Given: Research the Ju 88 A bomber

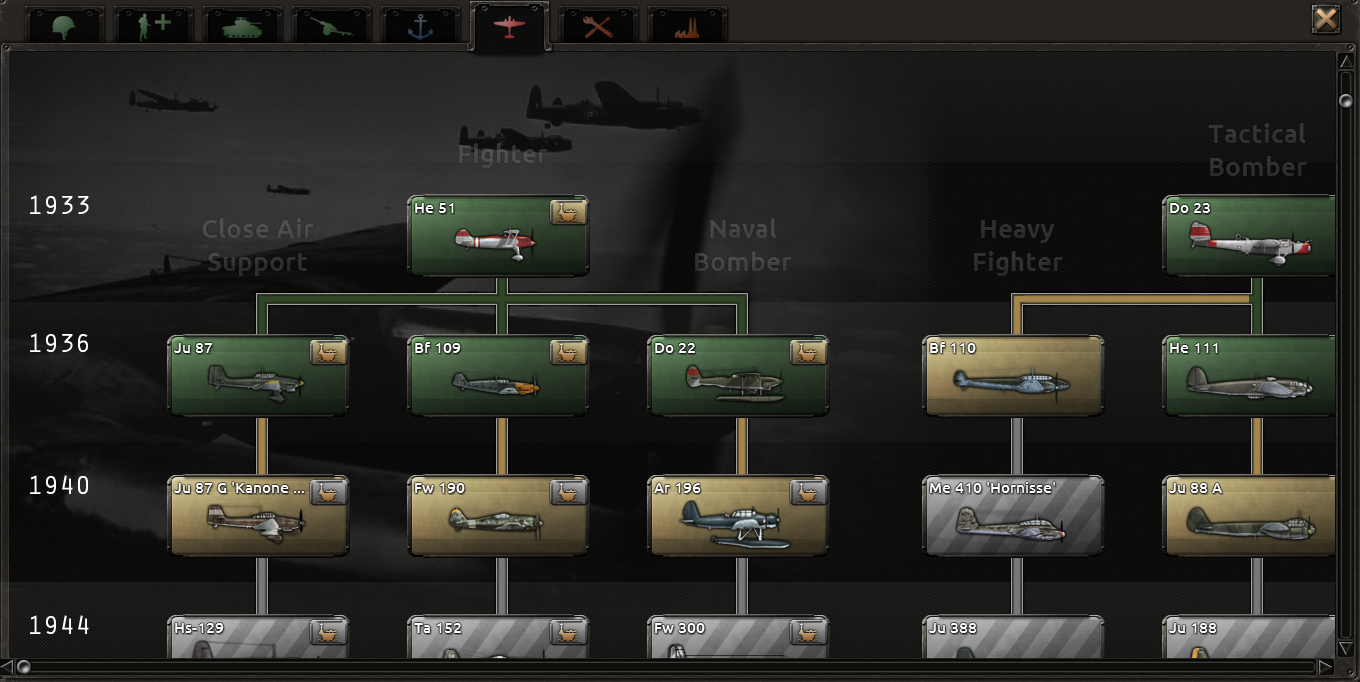Looking at the screenshot, I should [1250, 516].
